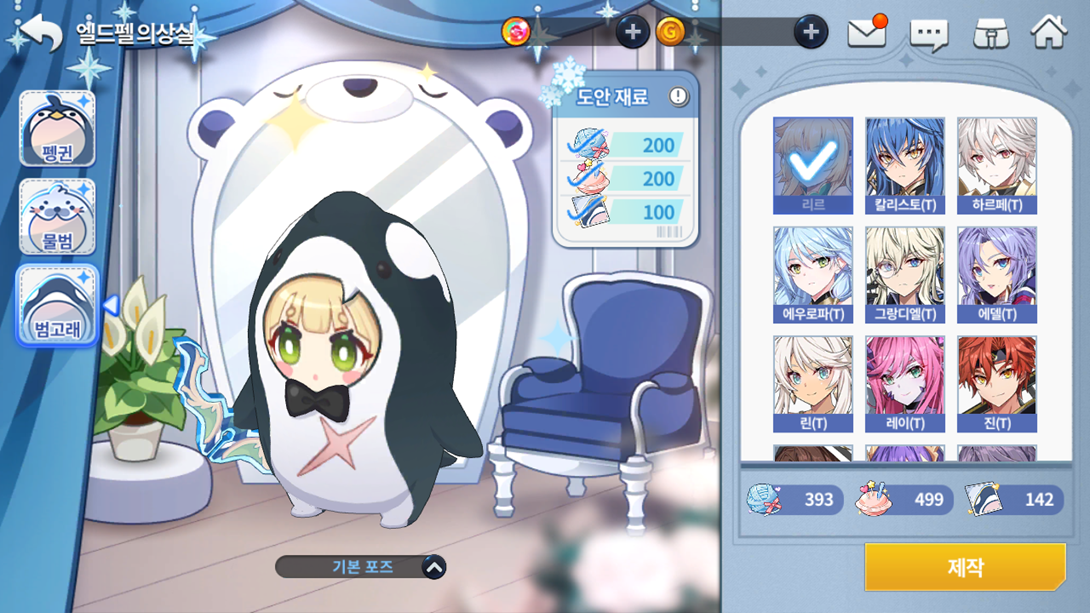
Task: Choose 하르페(T) from the character grid
Action: (997, 165)
